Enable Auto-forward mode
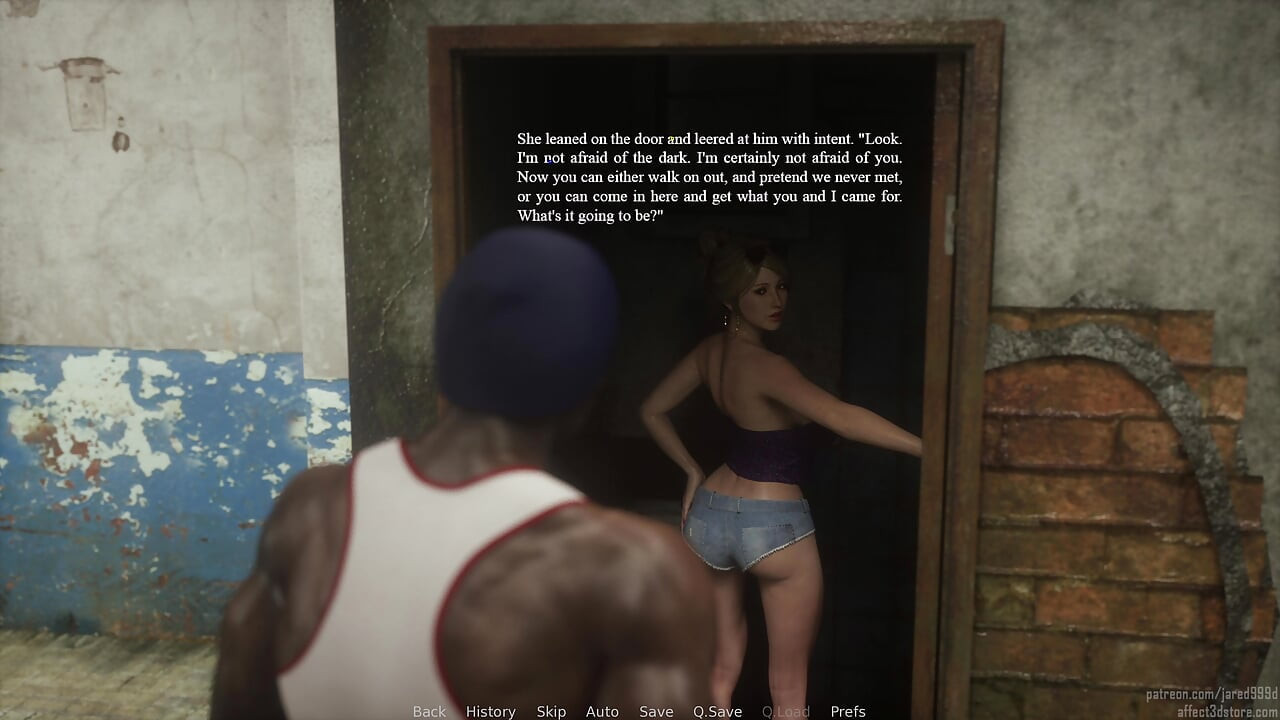The image size is (1280, 720). (x=602, y=711)
